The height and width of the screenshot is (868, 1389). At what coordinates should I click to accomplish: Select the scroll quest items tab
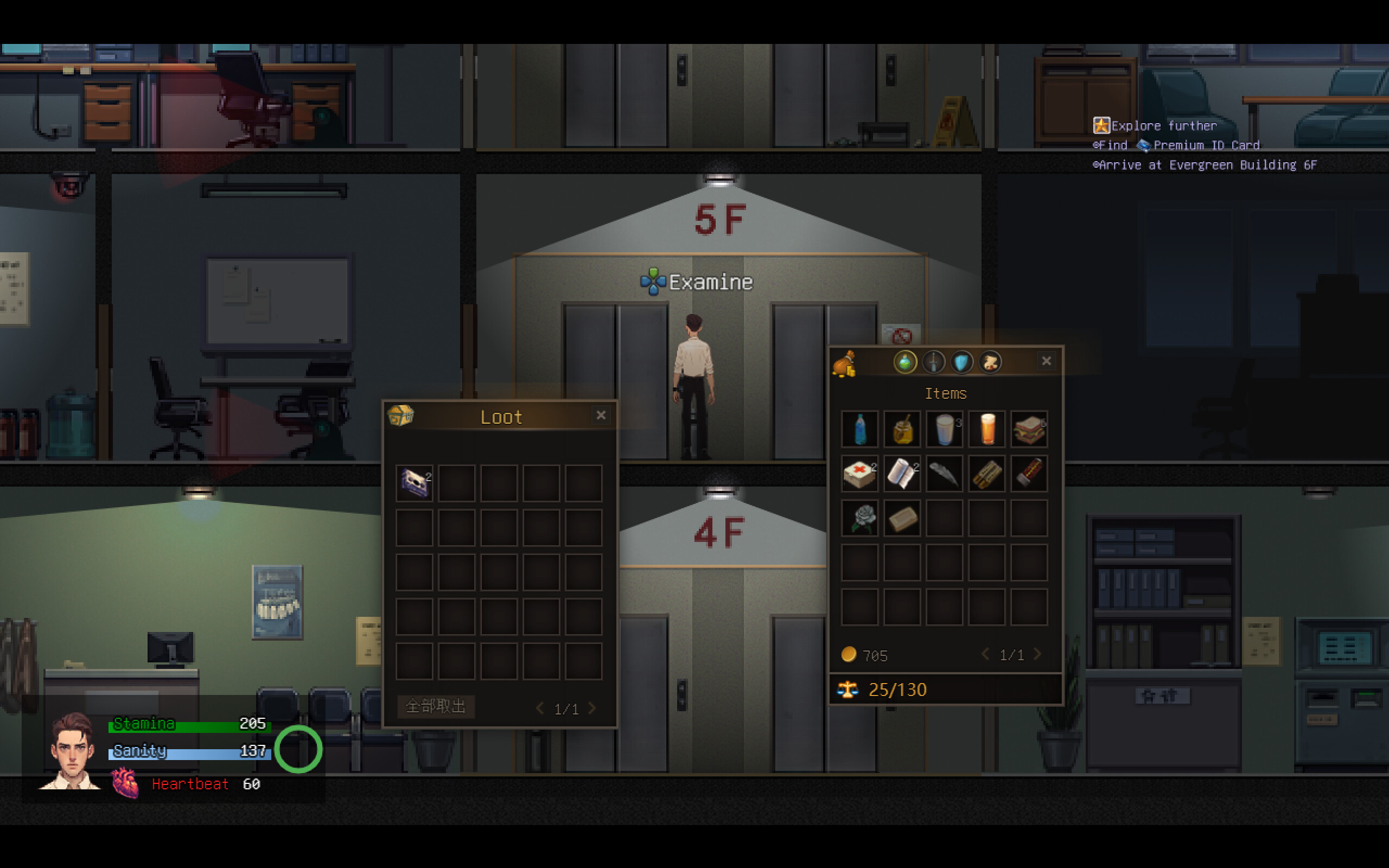[x=990, y=362]
